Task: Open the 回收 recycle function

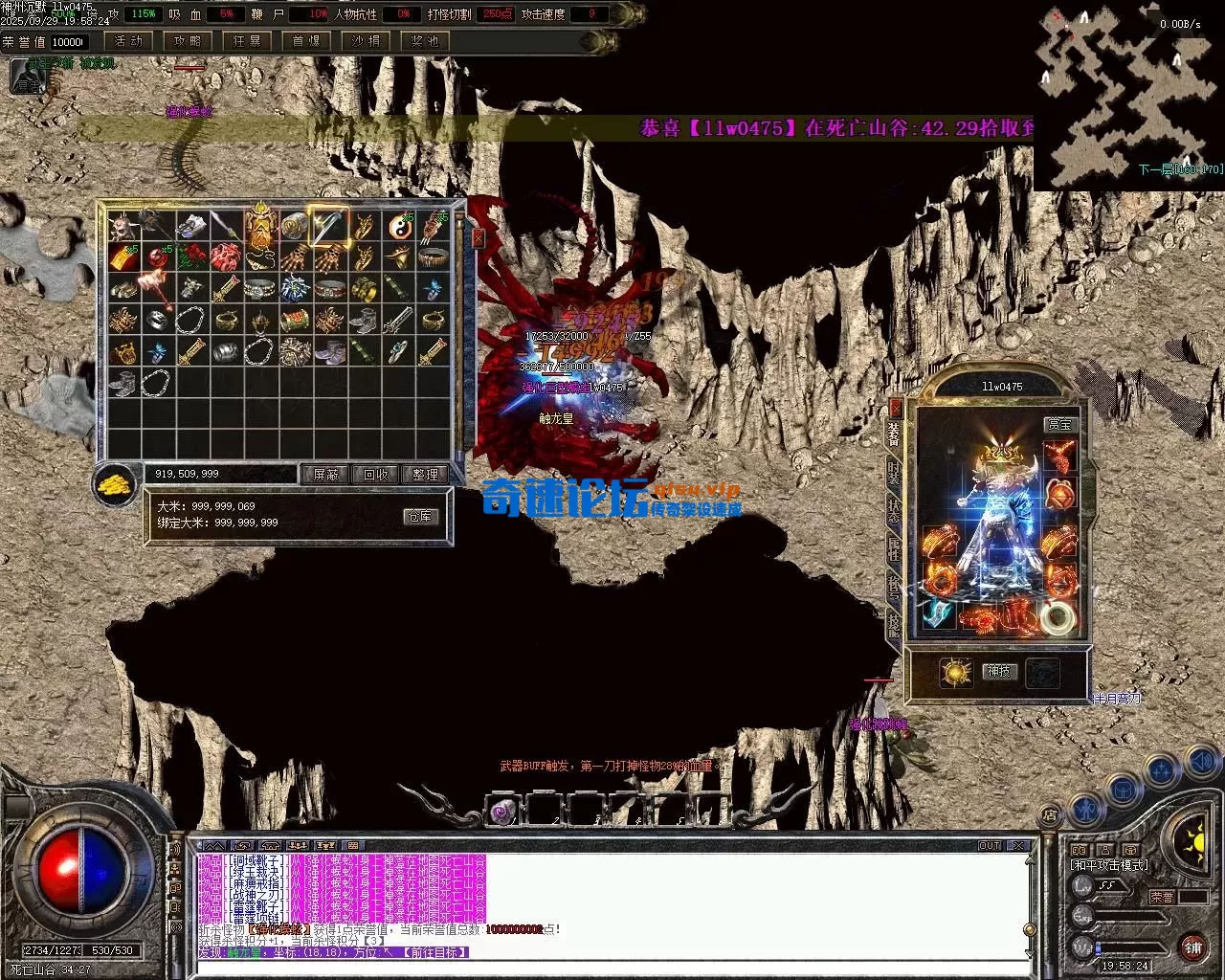Action: 376,475
